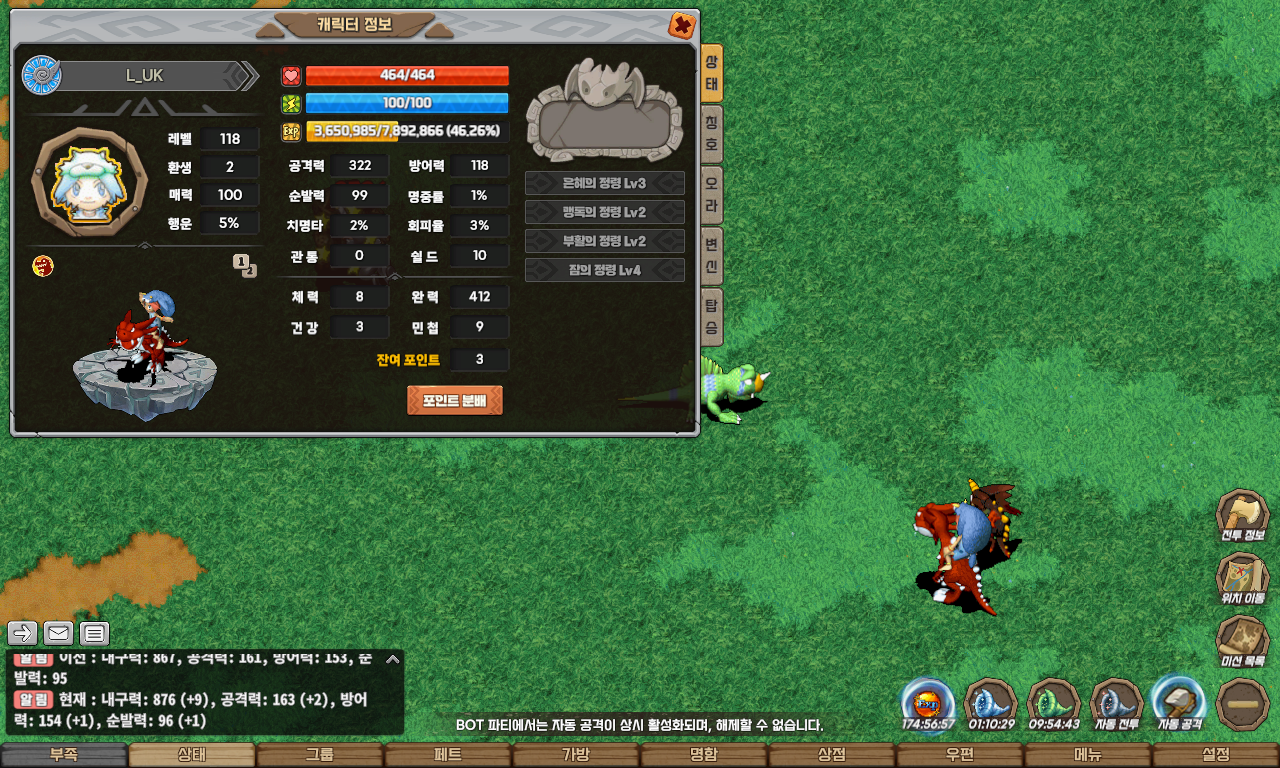Open the 상점 shop menu
1280x768 pixels.
click(832, 755)
